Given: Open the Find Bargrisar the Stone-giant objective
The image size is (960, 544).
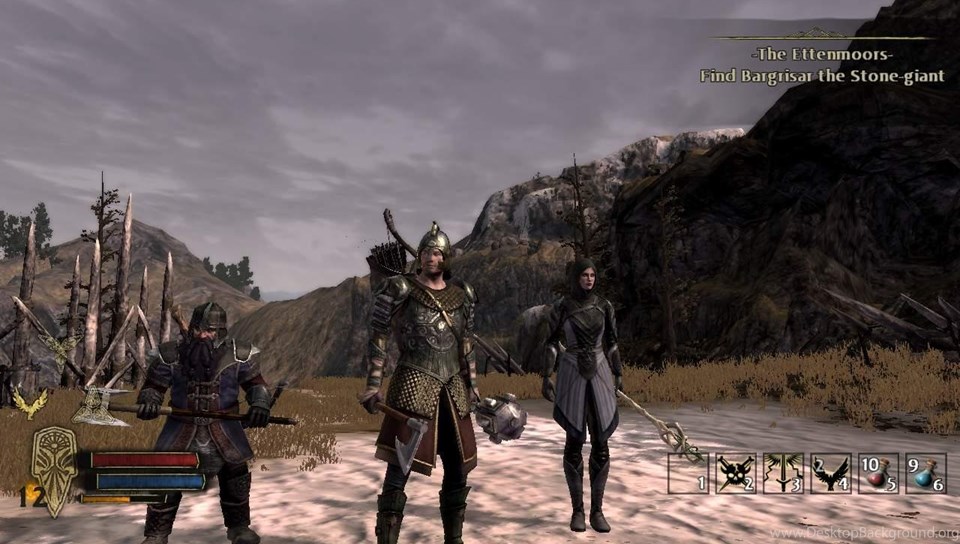Looking at the screenshot, I should [x=821, y=76].
